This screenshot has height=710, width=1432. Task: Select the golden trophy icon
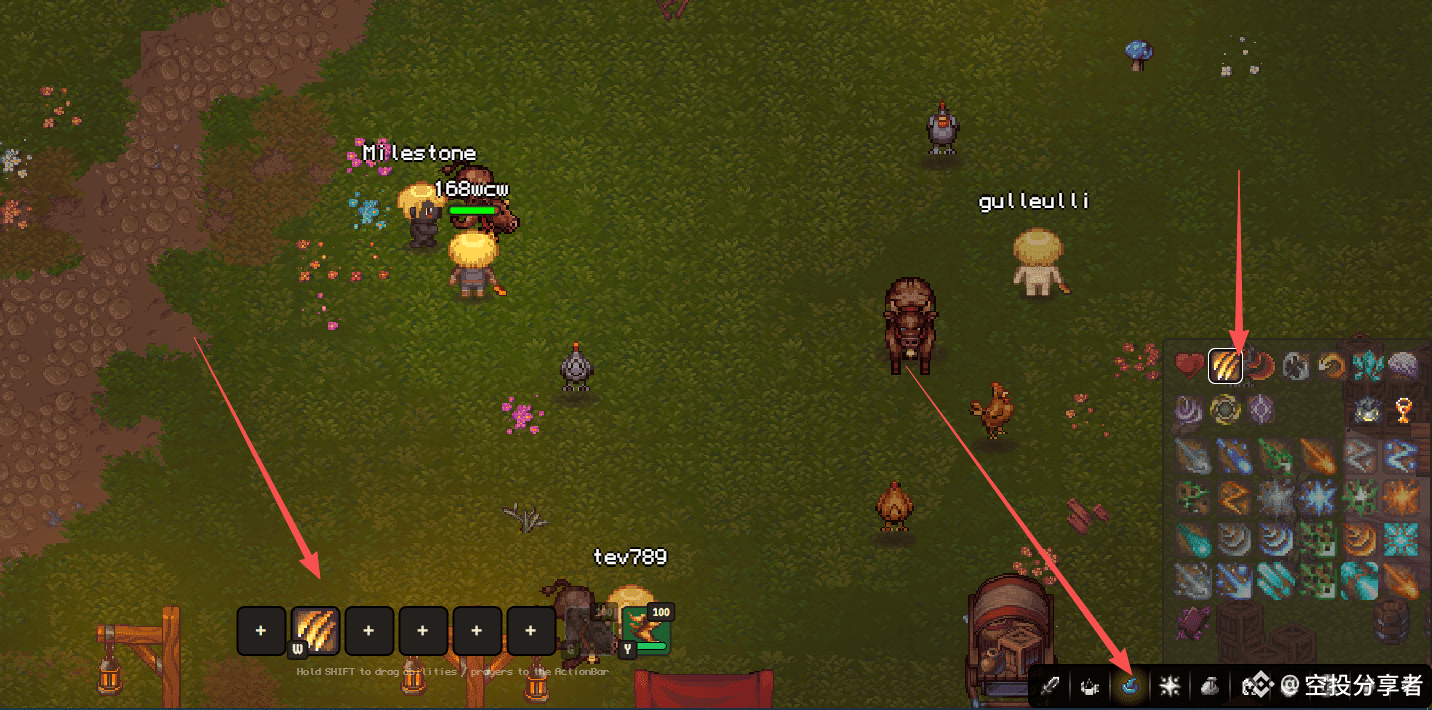1402,410
